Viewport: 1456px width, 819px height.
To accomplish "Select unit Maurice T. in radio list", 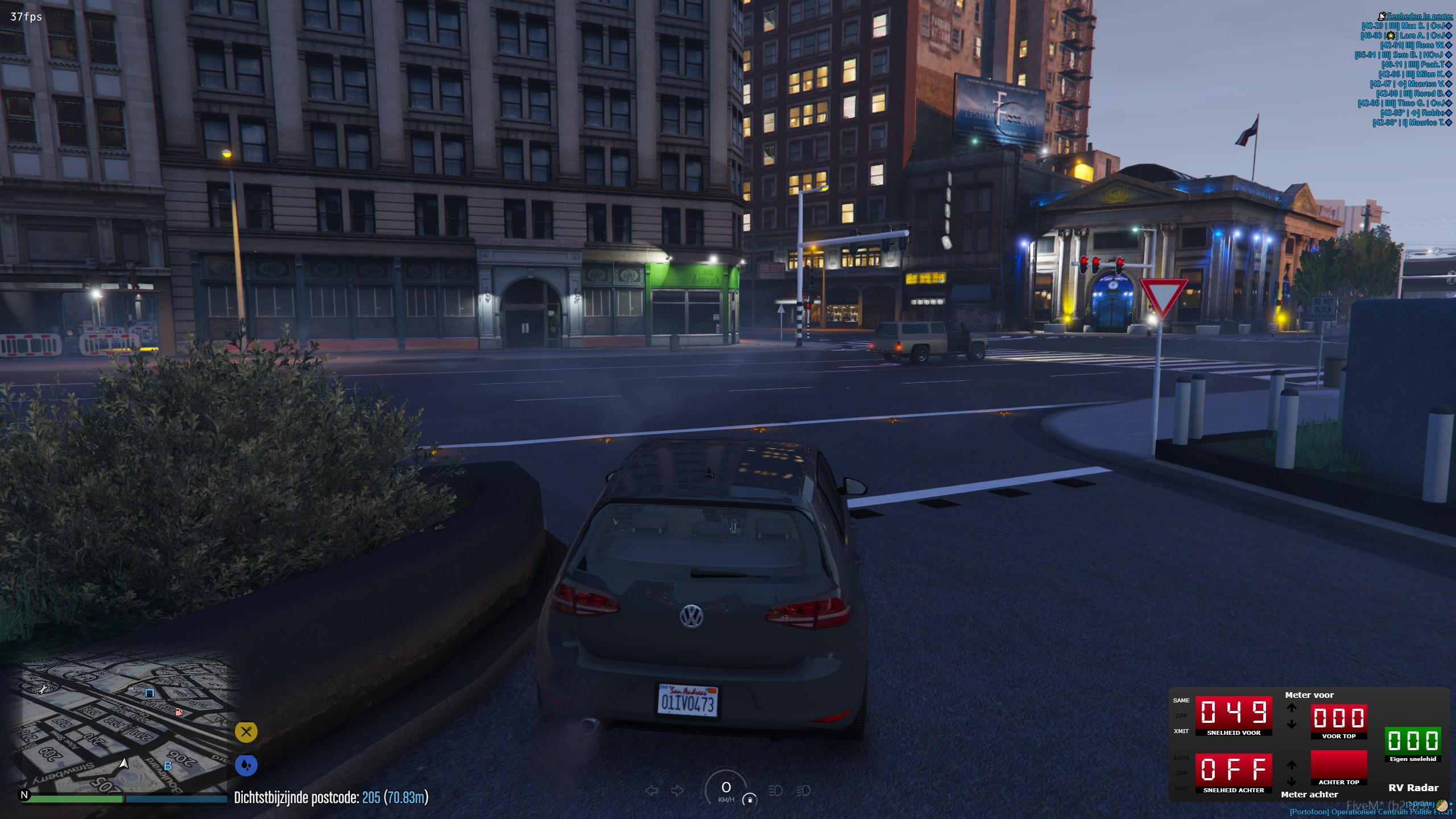I will tap(1412, 123).
